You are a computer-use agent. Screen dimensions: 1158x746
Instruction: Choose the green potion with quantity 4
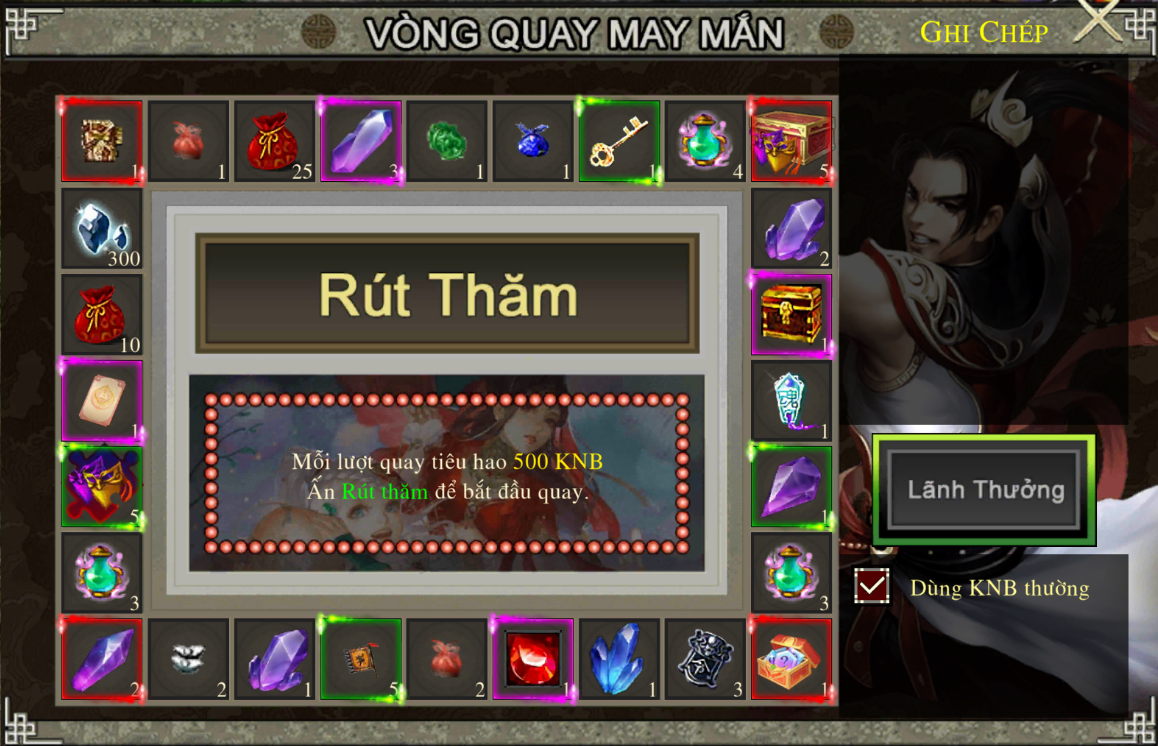click(x=705, y=141)
